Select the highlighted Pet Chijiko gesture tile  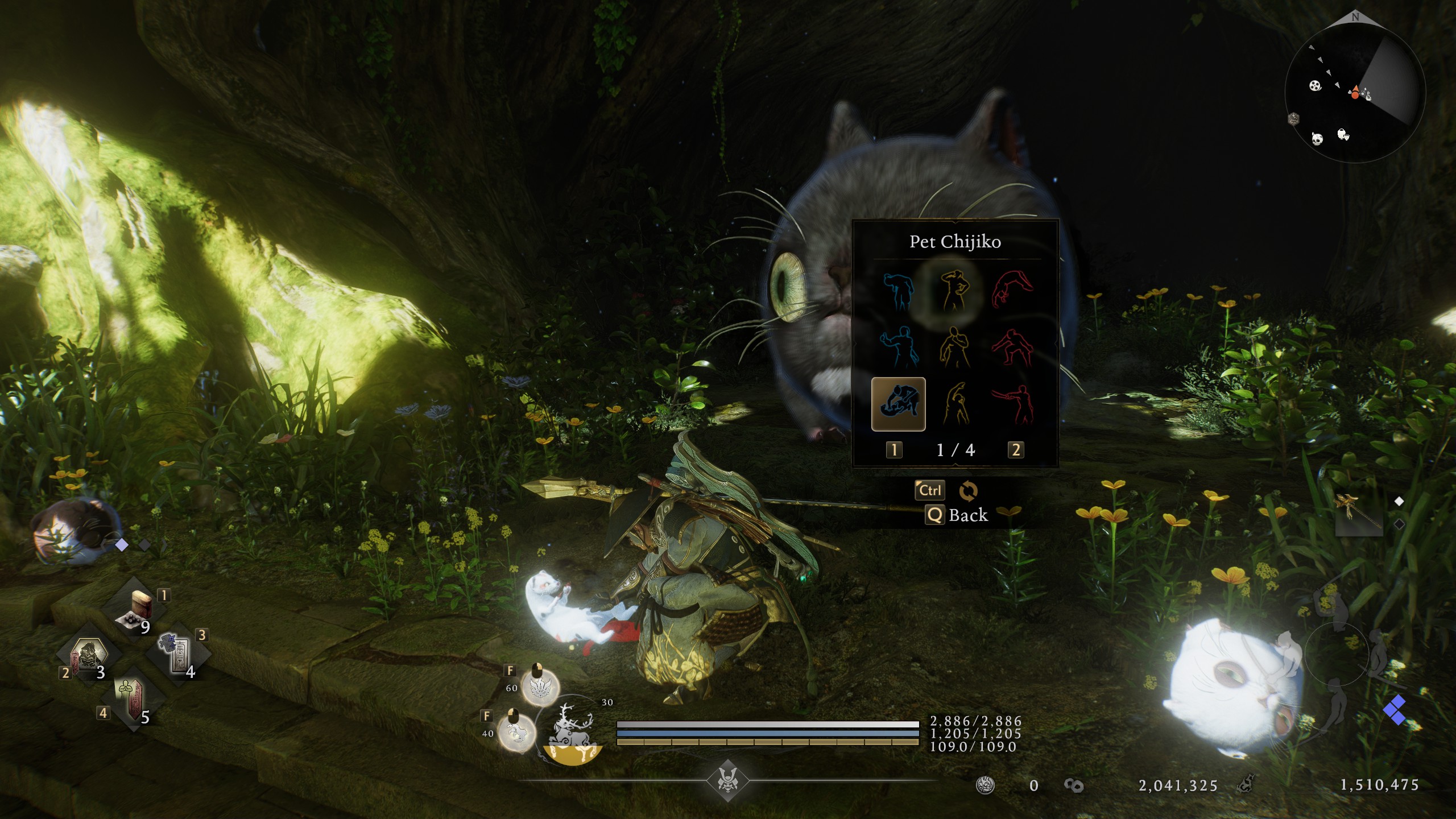pos(898,404)
